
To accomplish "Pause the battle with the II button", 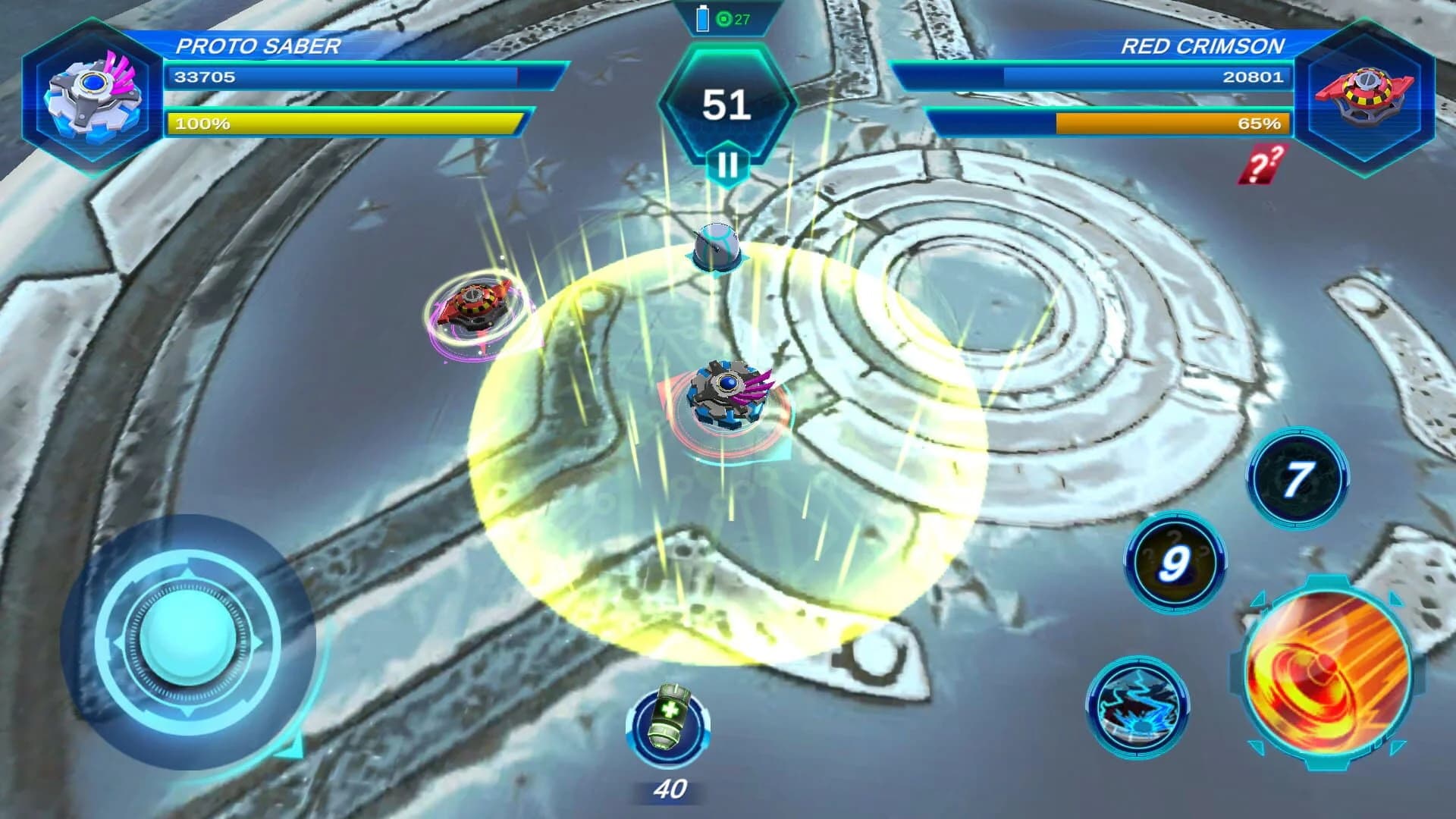I will 728,163.
